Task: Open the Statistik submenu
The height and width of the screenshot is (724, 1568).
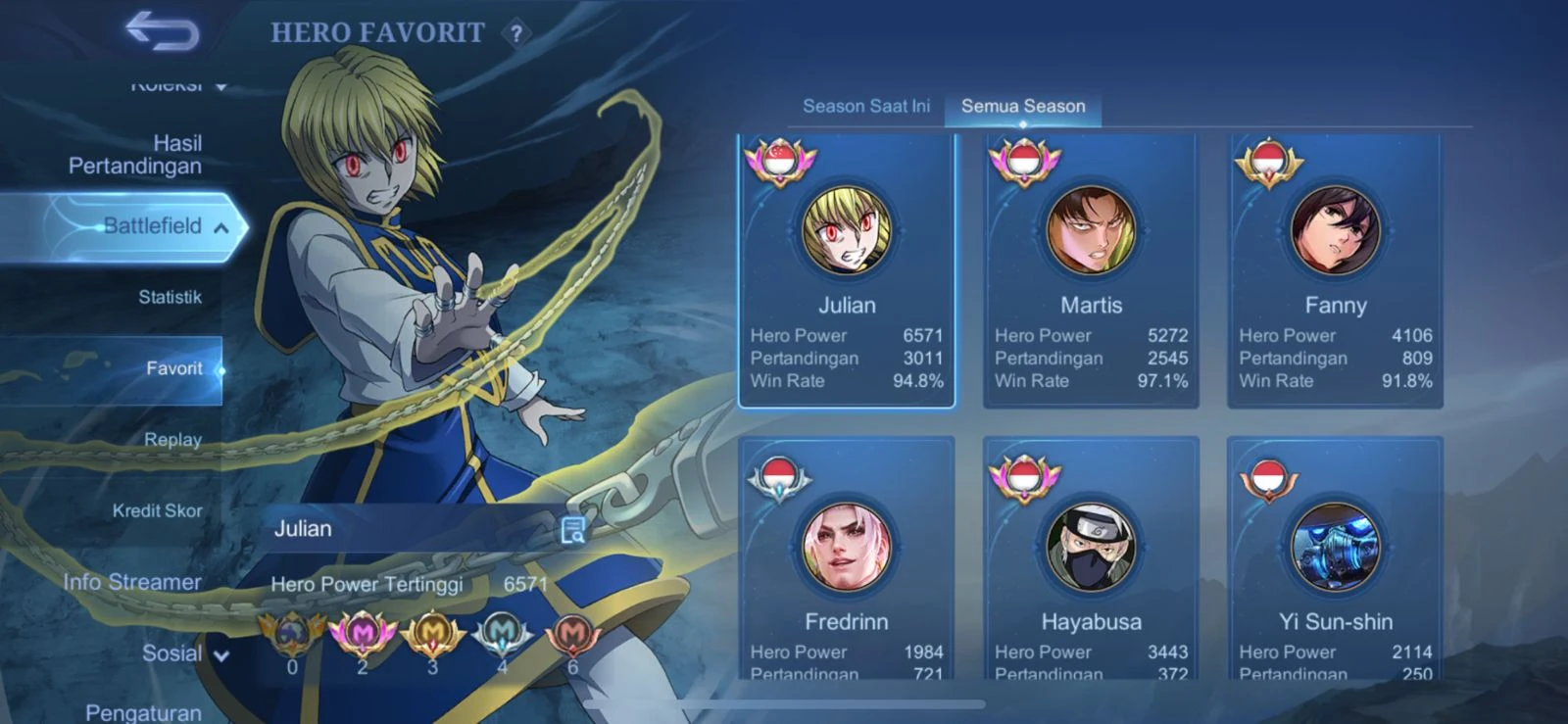Action: pos(170,297)
